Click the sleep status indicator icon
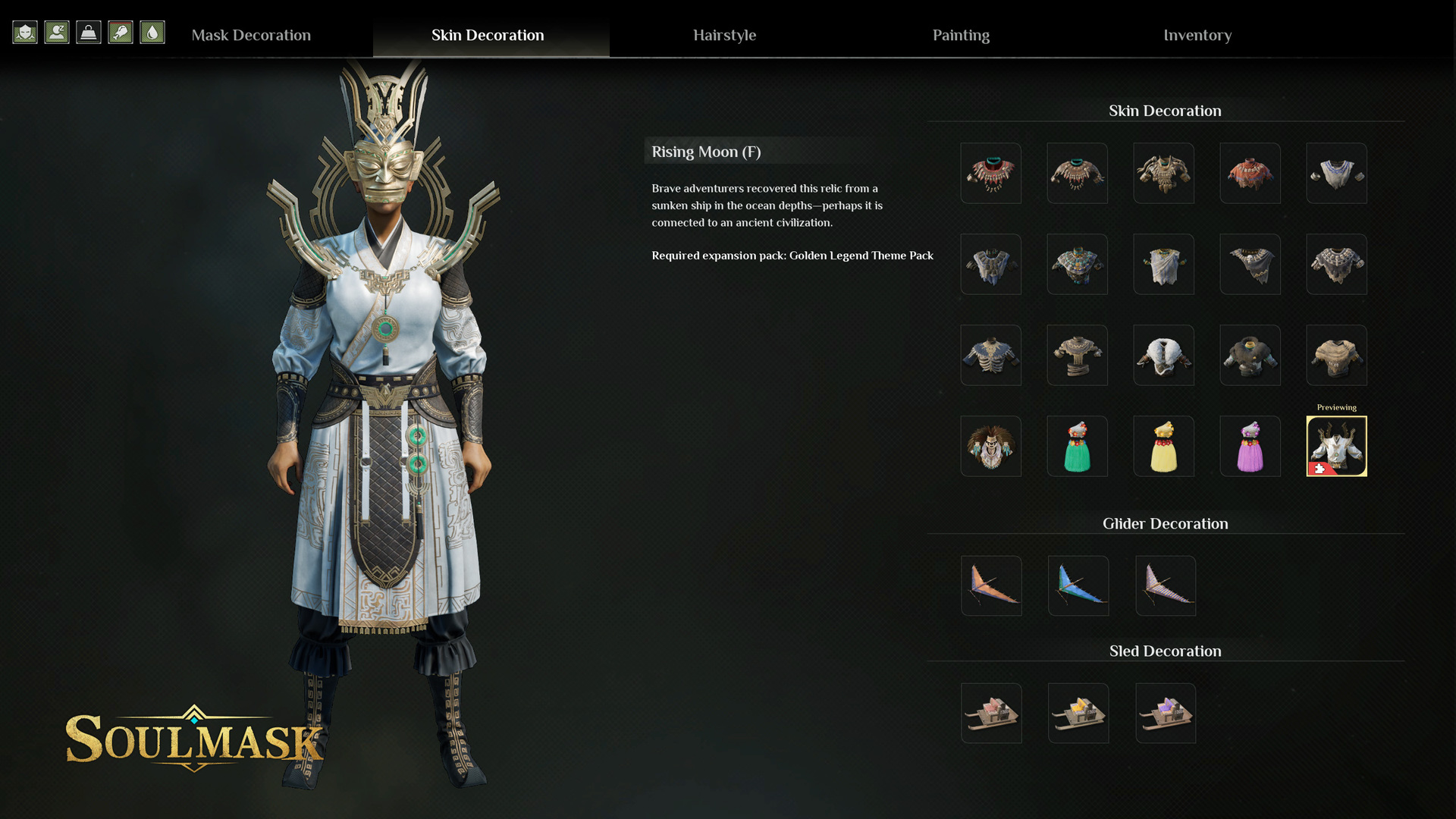 57,33
